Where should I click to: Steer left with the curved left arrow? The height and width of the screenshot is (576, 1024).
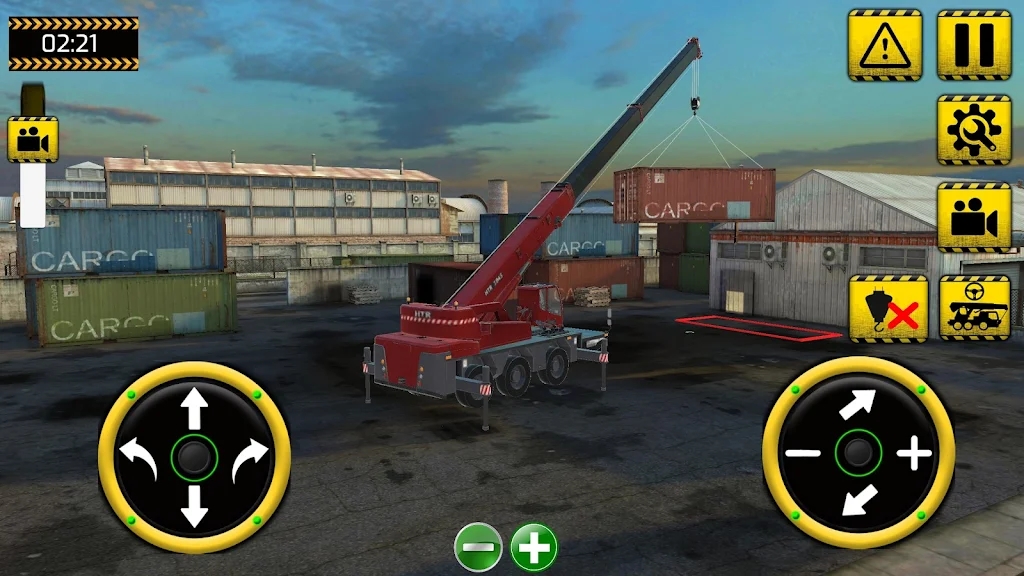[x=139, y=460]
